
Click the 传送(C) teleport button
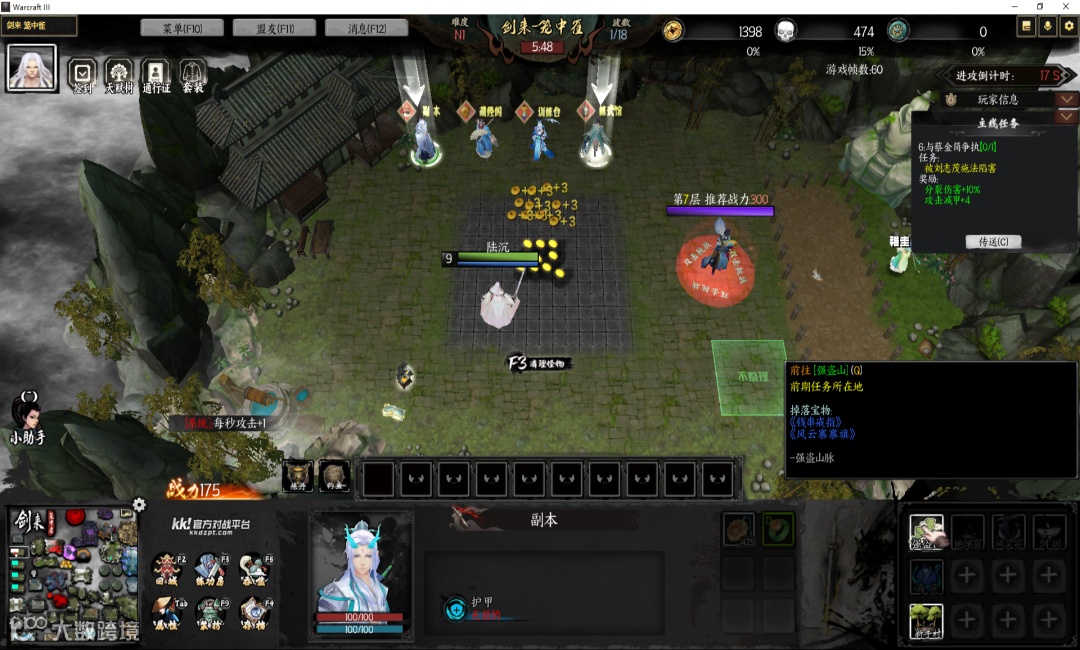point(993,242)
